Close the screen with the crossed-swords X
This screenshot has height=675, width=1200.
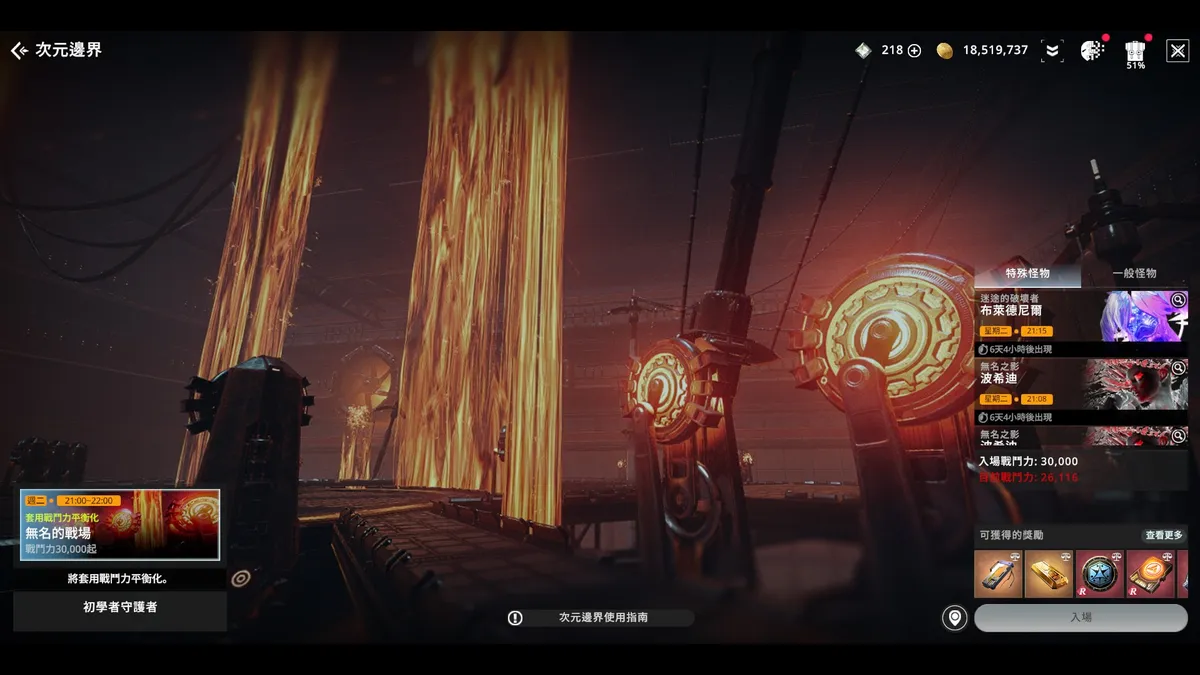[1177, 50]
